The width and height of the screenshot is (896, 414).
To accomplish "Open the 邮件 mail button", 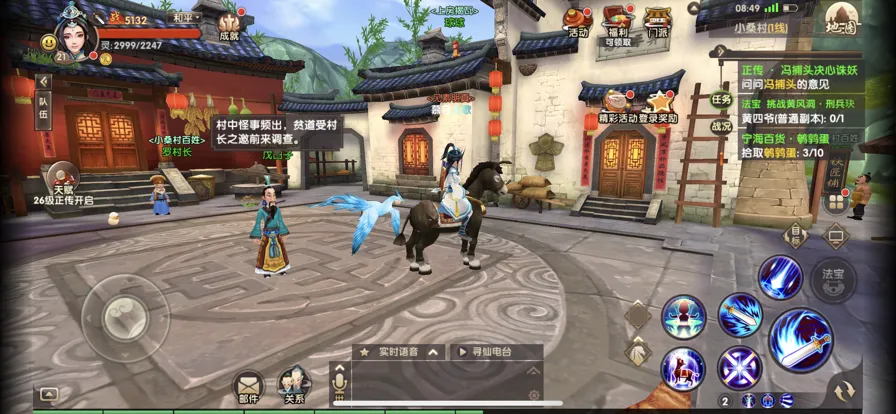I will pyautogui.click(x=248, y=384).
